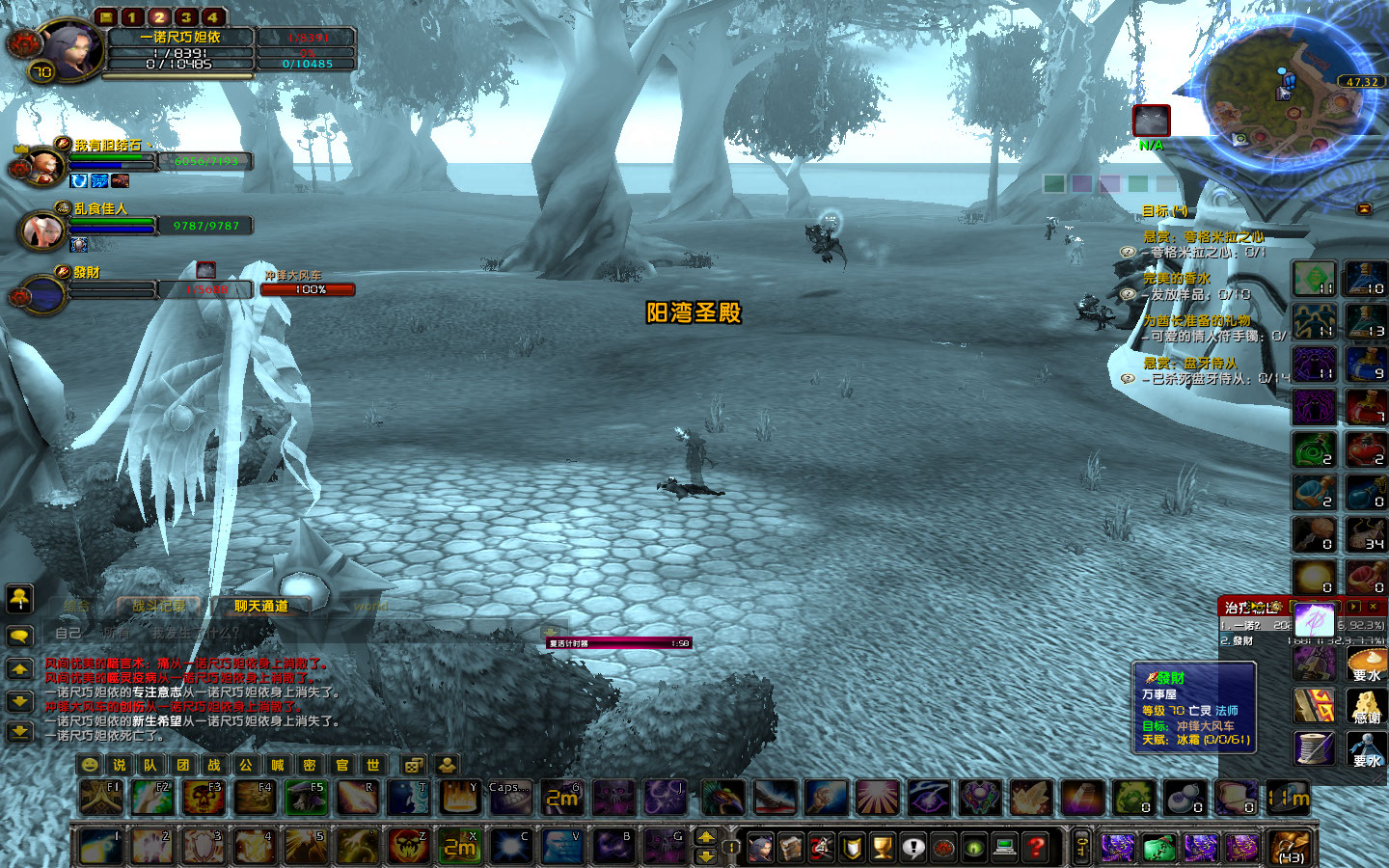1389x868 pixels.
Task: Choose the 队 party chat channel button
Action: pos(150,765)
